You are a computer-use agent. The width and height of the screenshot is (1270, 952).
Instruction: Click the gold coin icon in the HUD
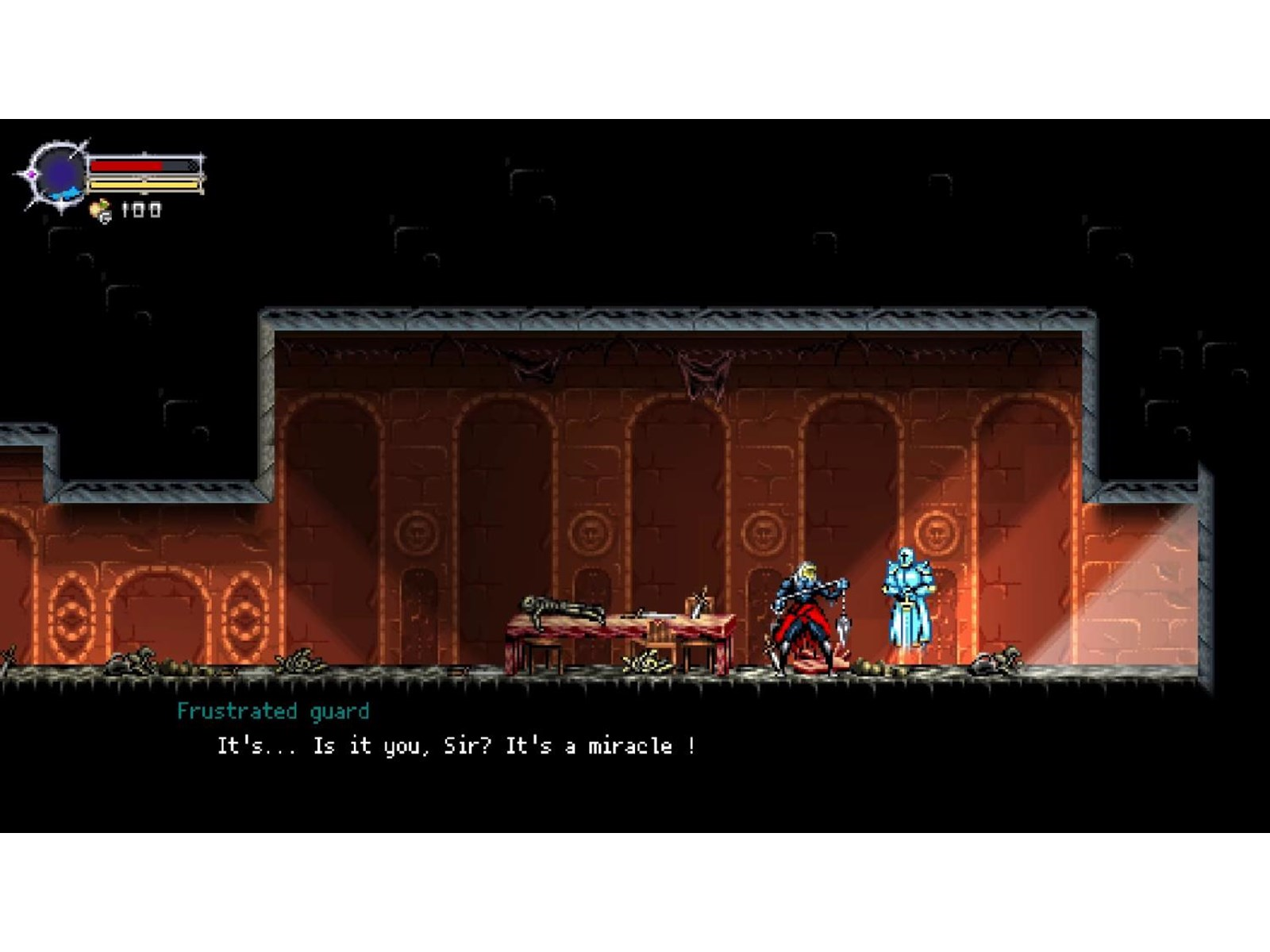point(99,209)
